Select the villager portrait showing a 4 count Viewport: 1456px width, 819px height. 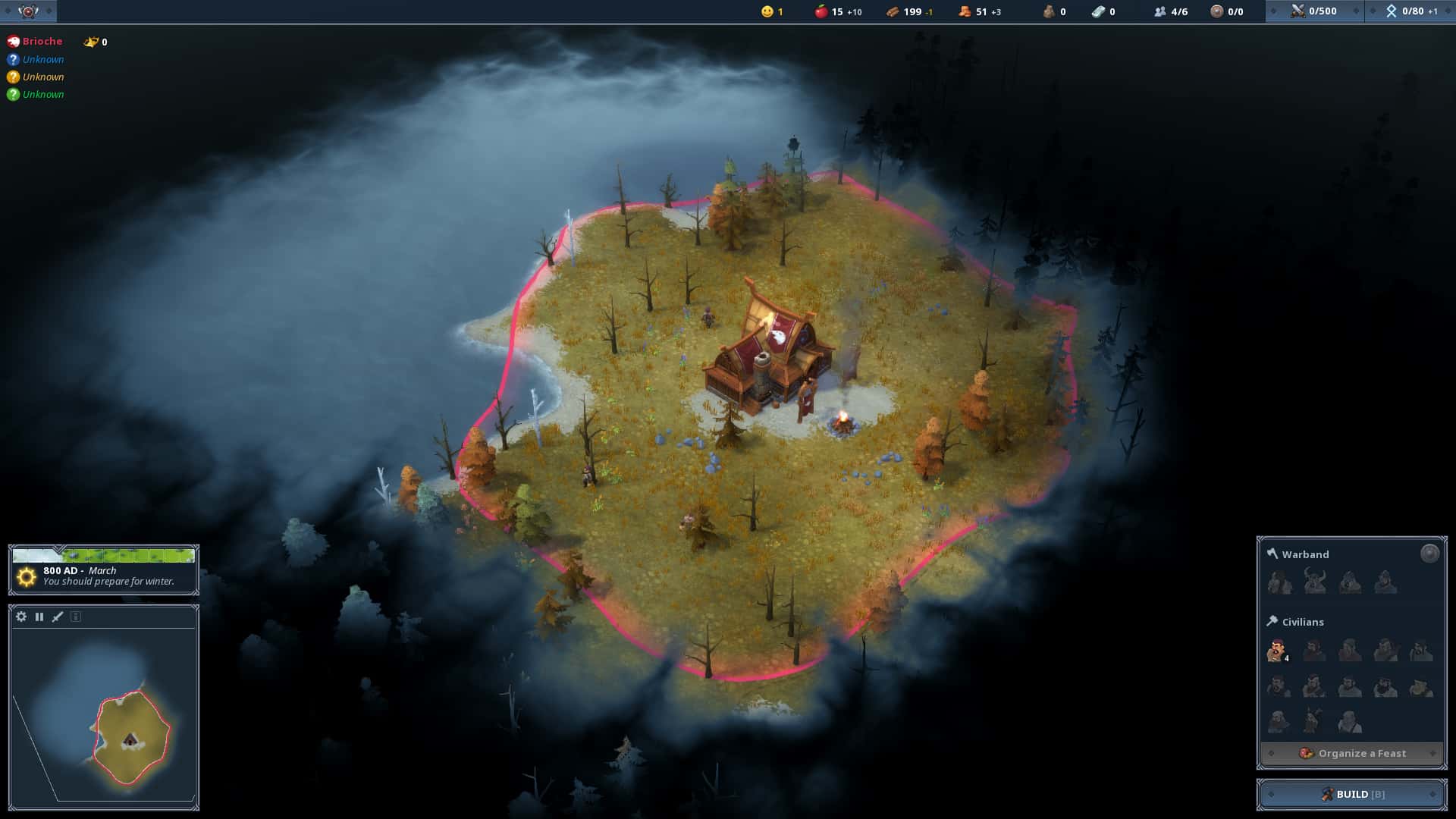point(1277,650)
